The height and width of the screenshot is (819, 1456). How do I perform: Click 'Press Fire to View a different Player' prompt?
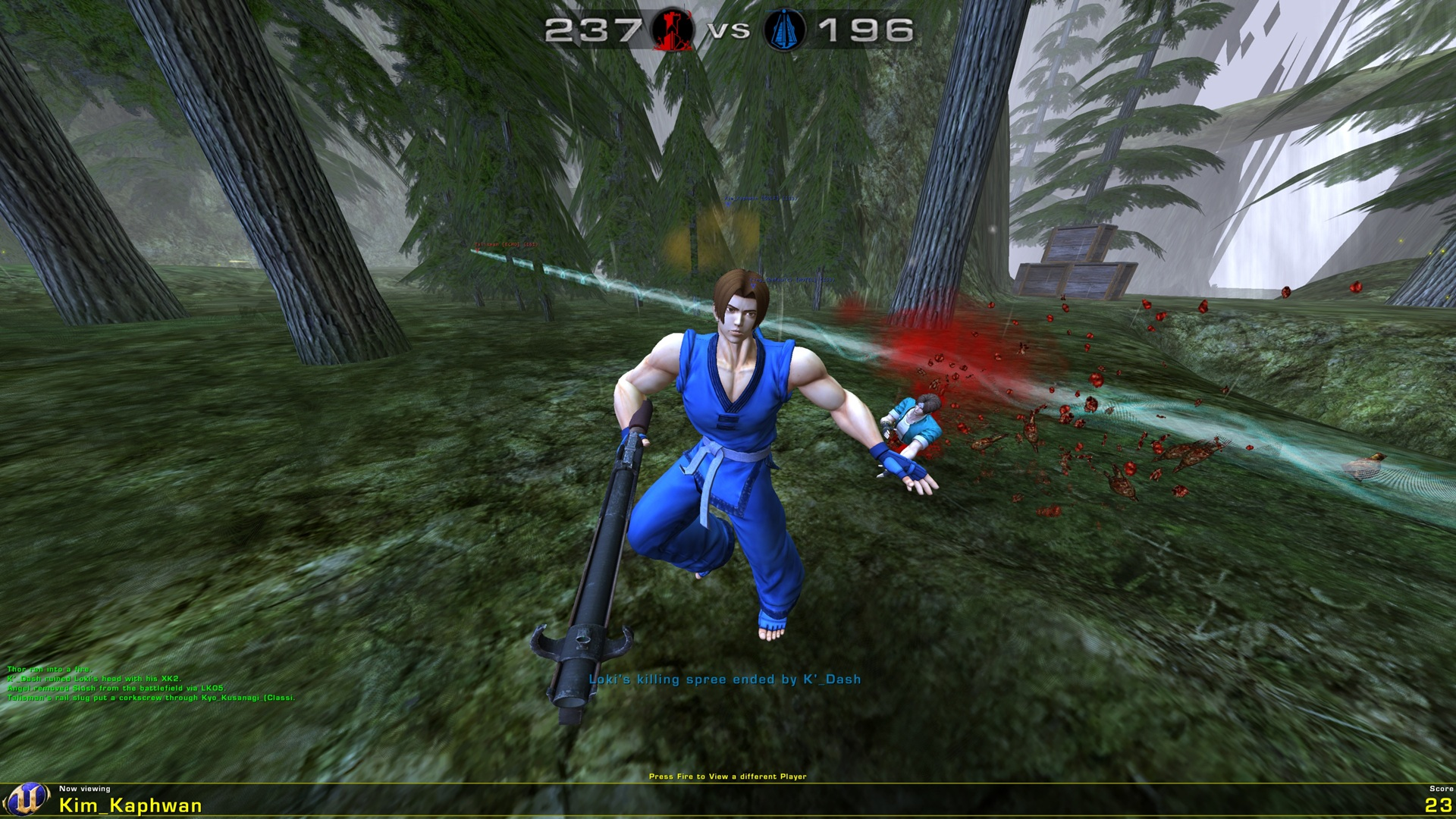pos(727,774)
